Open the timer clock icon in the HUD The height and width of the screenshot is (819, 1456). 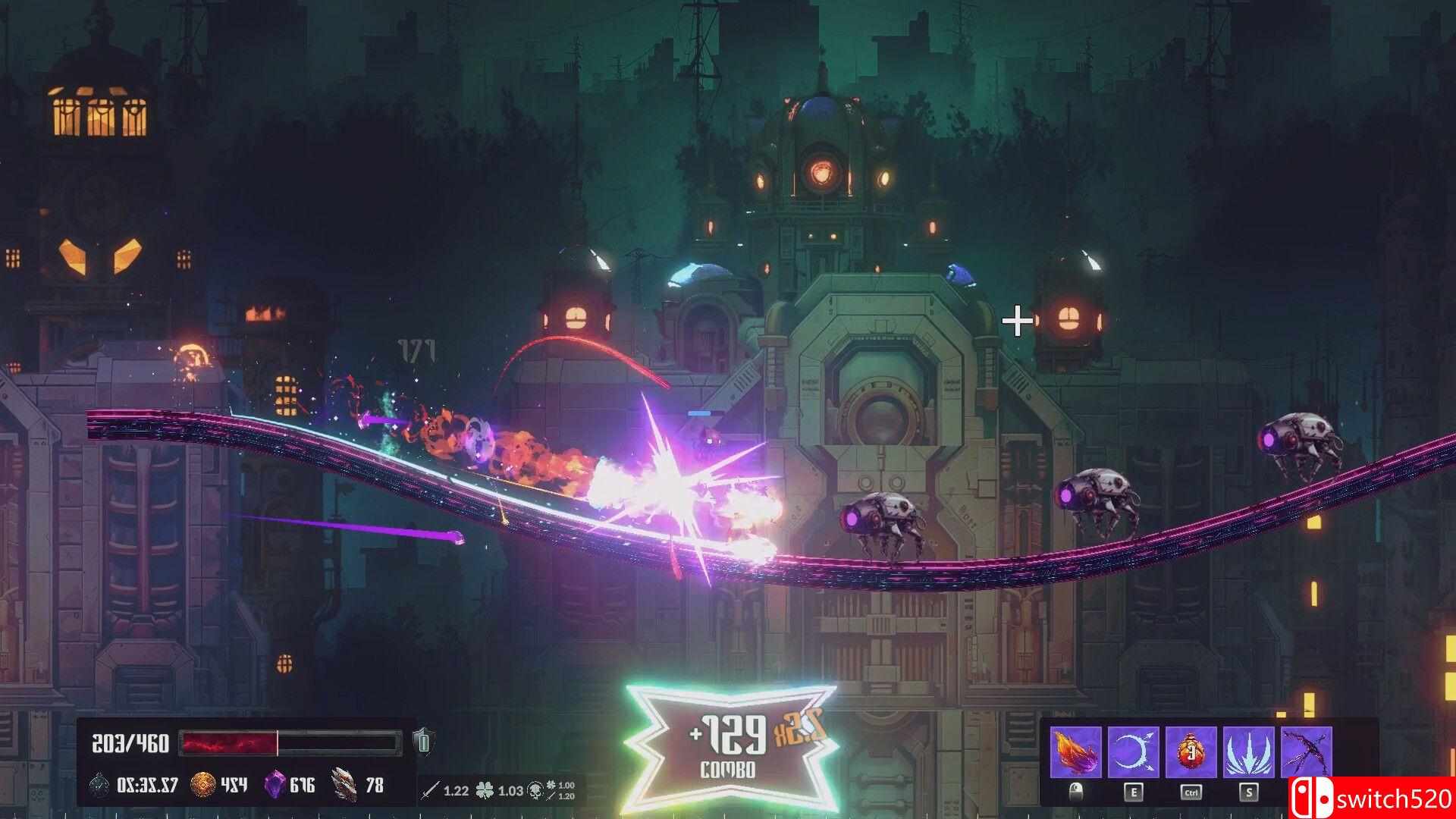point(98,783)
